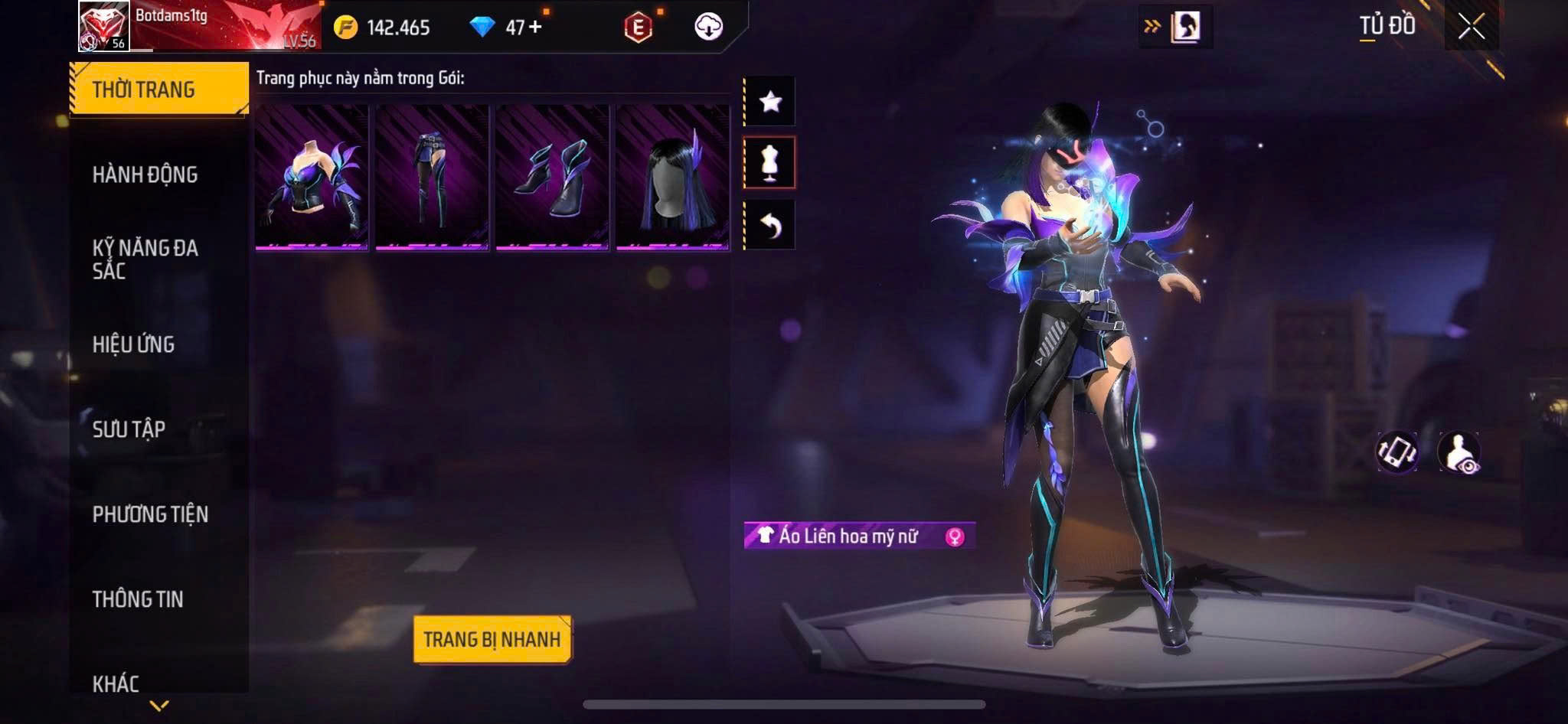Activate the mannequin outfit button
The image size is (1568, 724).
[770, 162]
